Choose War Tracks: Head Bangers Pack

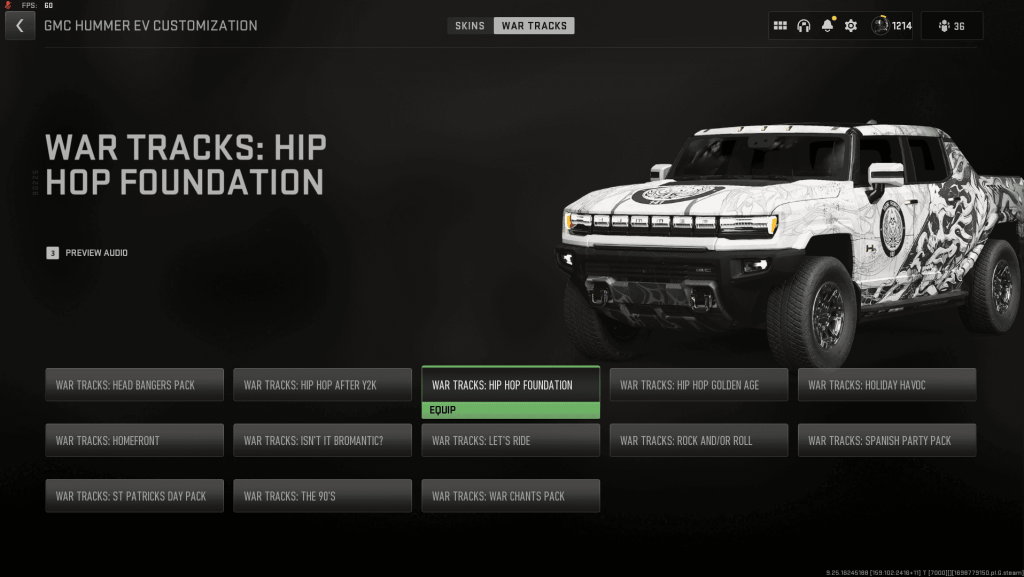click(134, 385)
